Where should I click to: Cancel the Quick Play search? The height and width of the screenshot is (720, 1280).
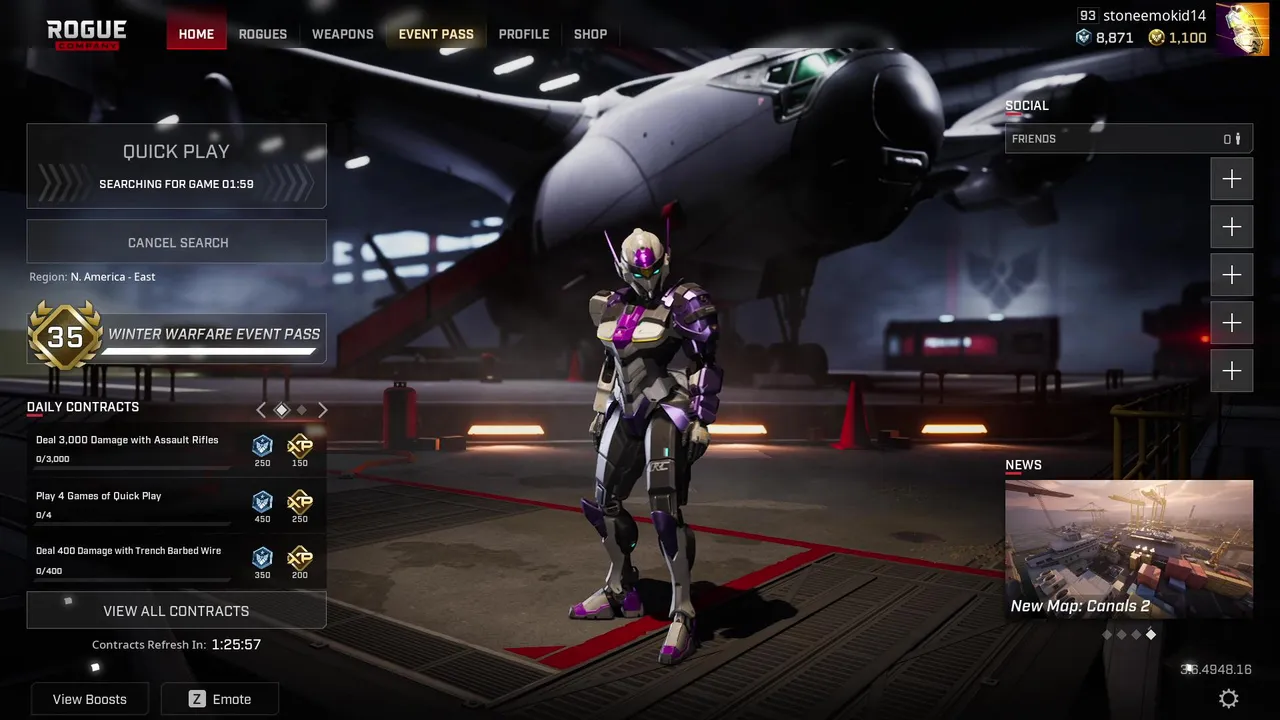click(177, 242)
